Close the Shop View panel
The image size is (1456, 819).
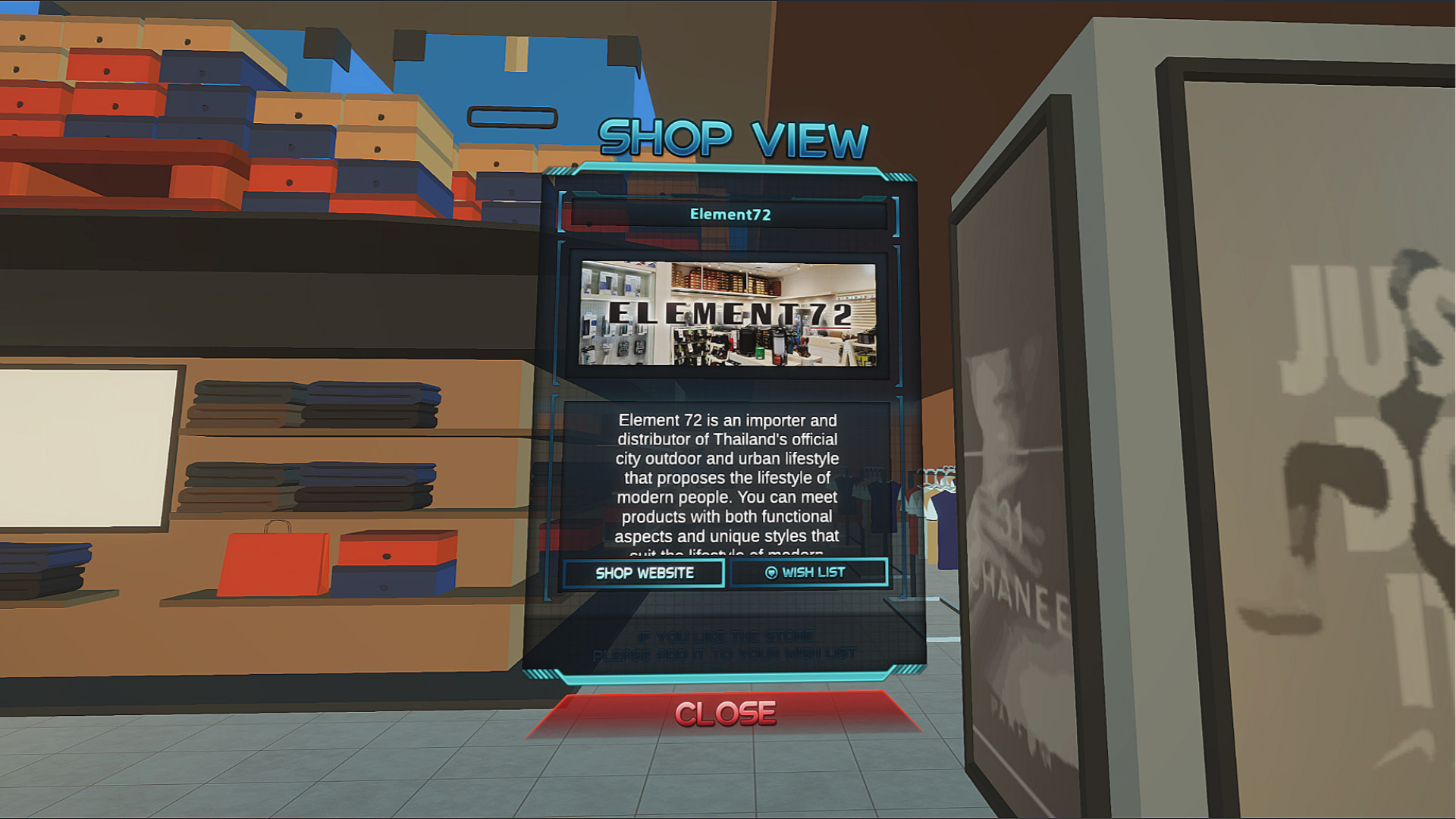(x=726, y=711)
